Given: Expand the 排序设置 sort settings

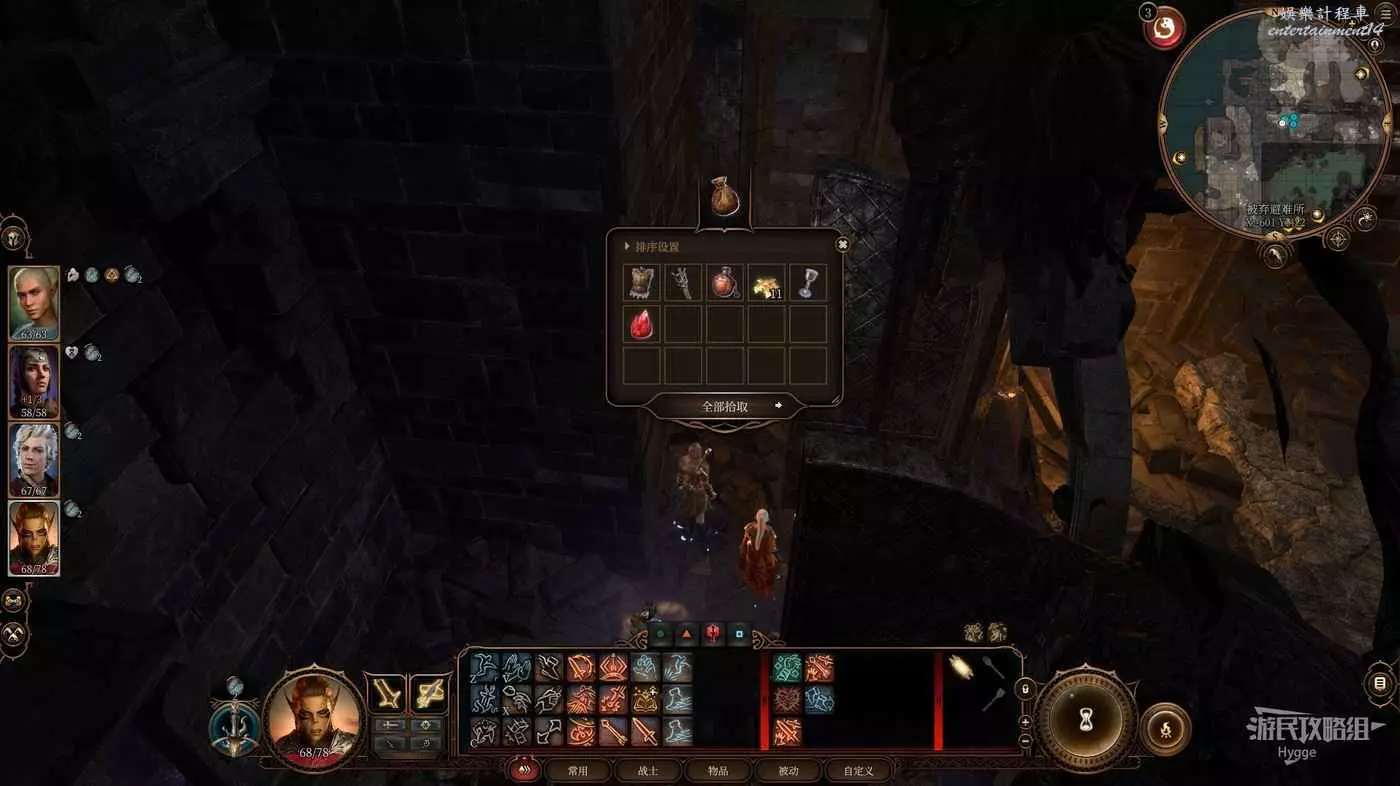Looking at the screenshot, I should point(656,246).
